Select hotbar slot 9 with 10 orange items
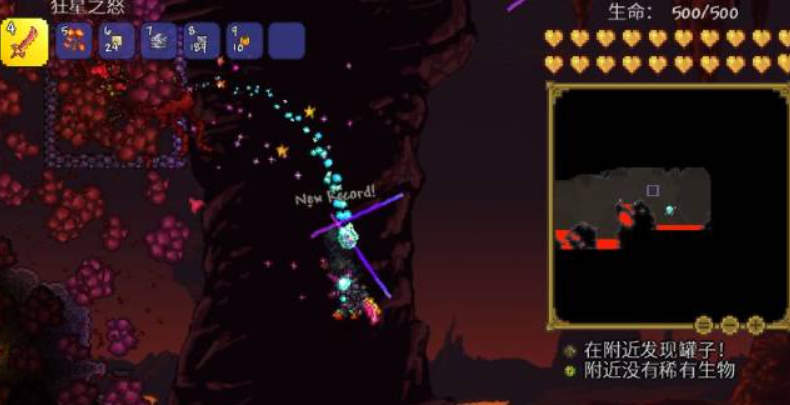Image resolution: width=790 pixels, height=405 pixels. (x=244, y=41)
